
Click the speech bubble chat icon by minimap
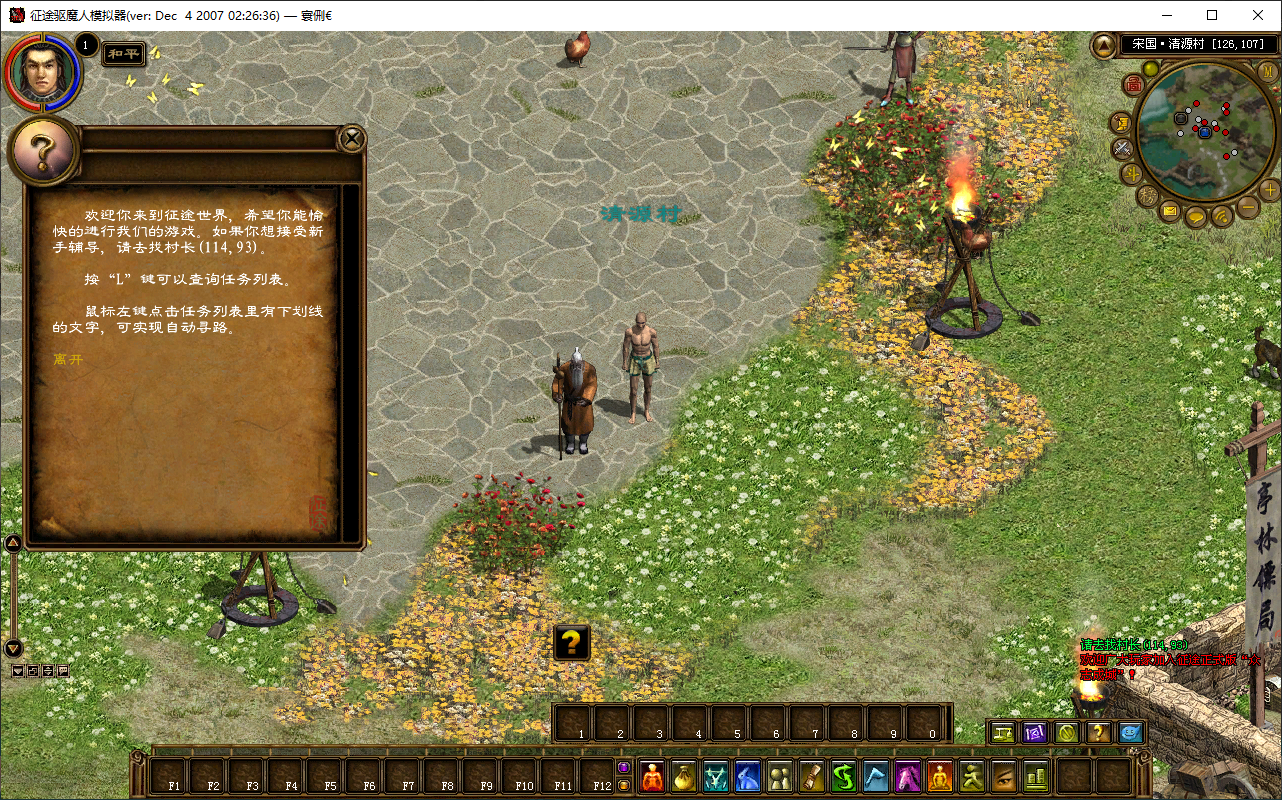pyautogui.click(x=1195, y=216)
